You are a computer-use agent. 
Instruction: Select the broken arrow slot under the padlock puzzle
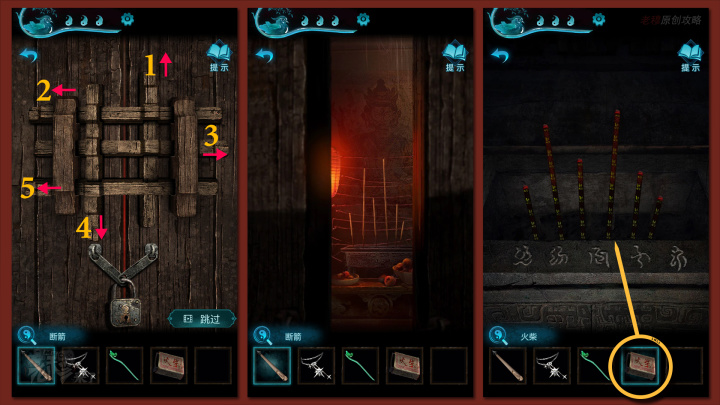(x=36, y=366)
